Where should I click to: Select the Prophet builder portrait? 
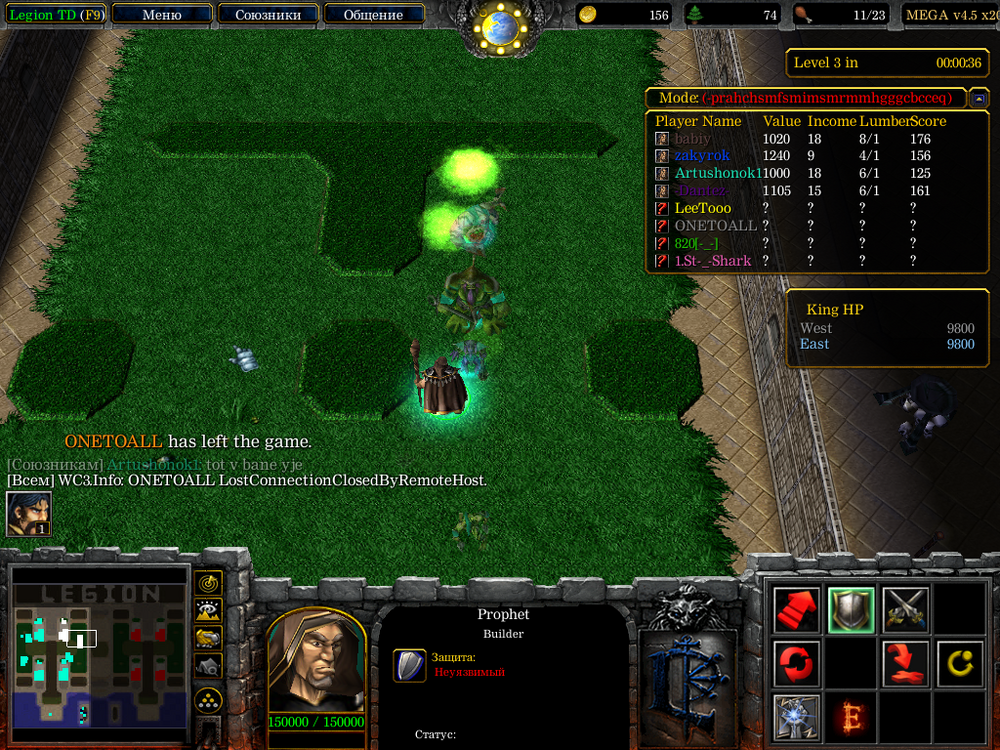coord(316,661)
